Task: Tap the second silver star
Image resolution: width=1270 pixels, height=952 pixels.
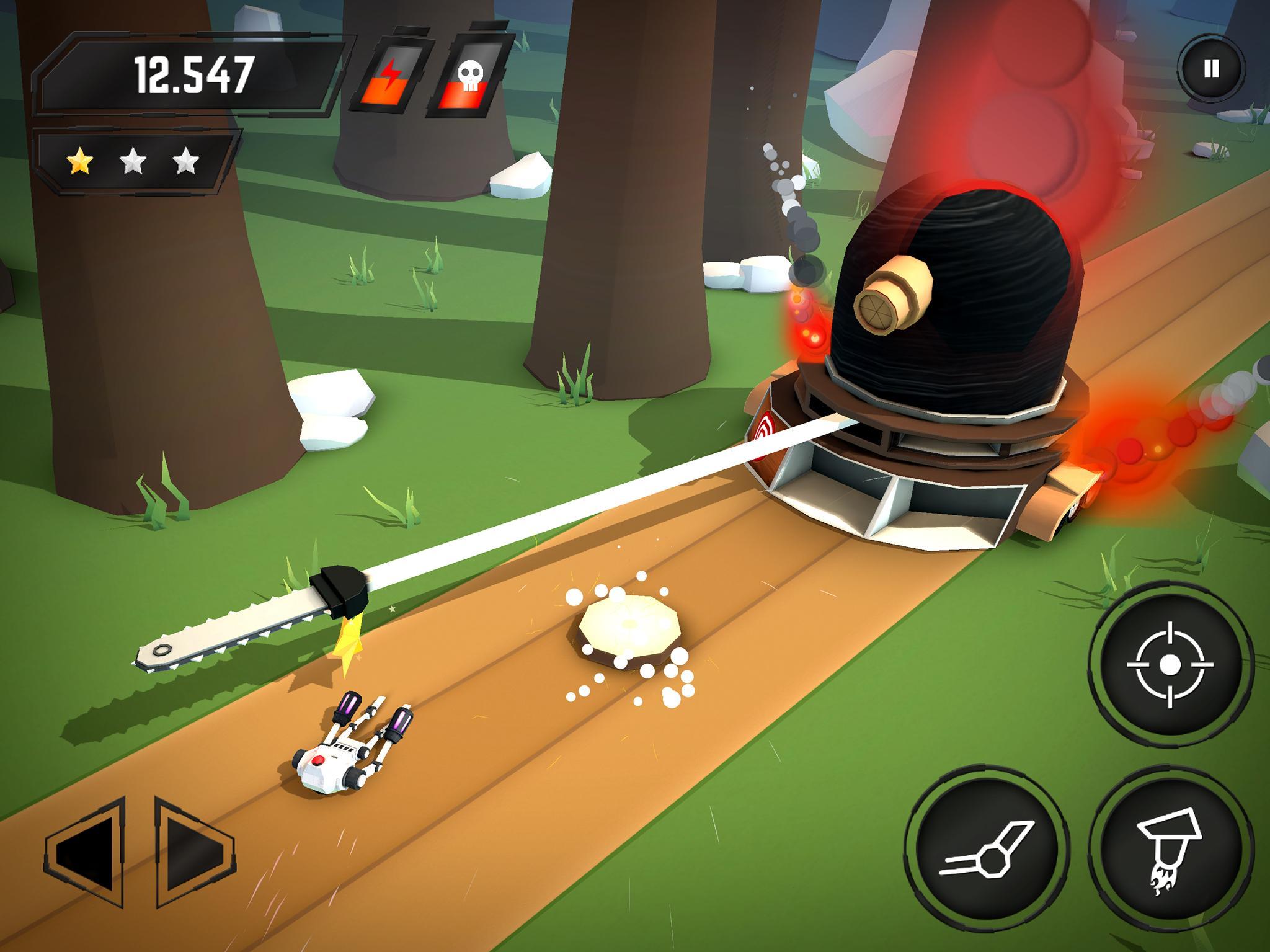Action: 132,160
